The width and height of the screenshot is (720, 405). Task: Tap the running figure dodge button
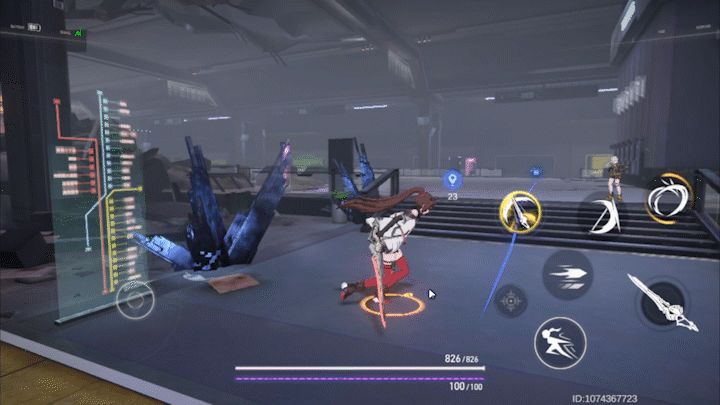tap(559, 343)
